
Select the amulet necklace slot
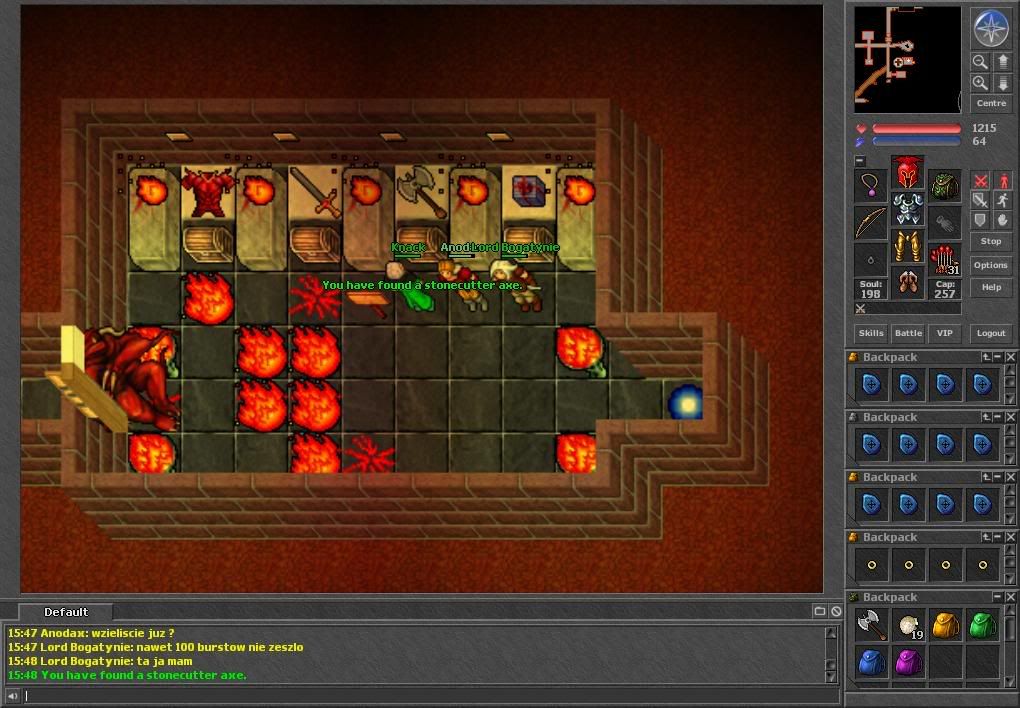tap(870, 186)
